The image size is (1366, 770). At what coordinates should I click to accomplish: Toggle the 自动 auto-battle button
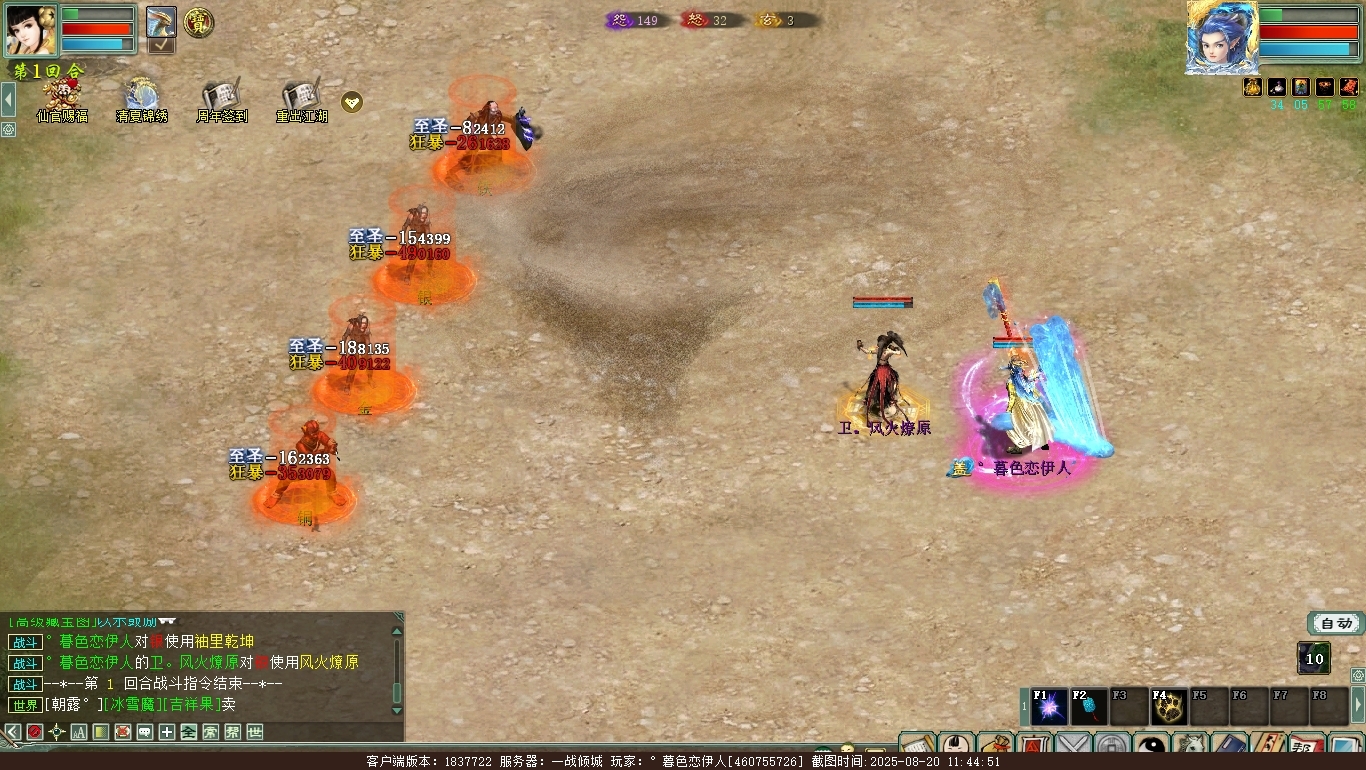pos(1335,623)
